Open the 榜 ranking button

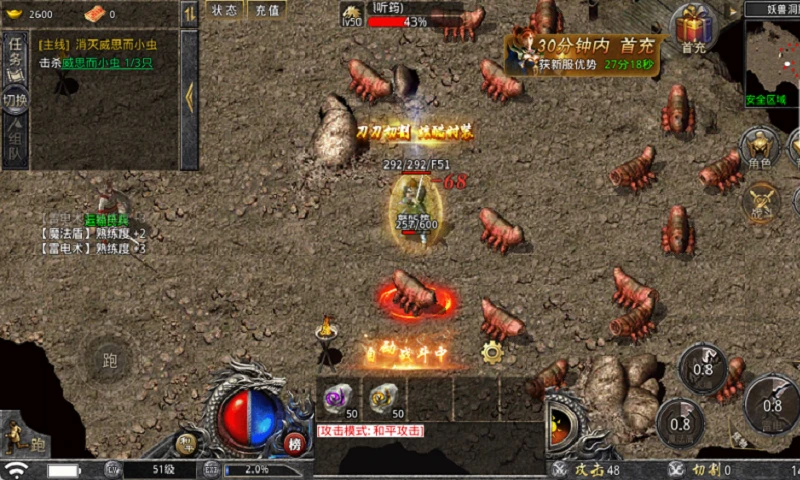click(x=295, y=444)
